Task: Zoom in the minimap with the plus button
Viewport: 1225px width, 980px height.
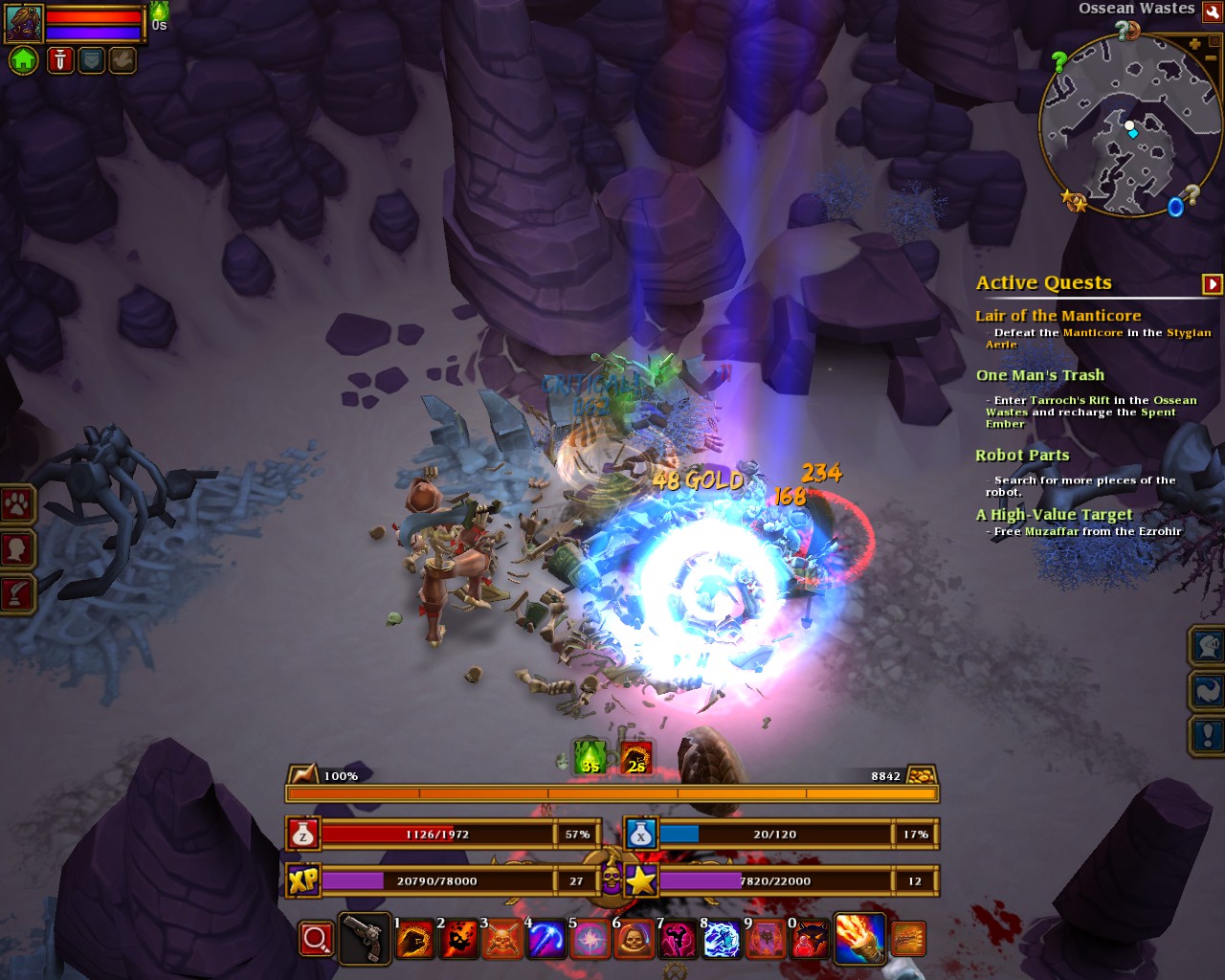Action: point(1194,44)
